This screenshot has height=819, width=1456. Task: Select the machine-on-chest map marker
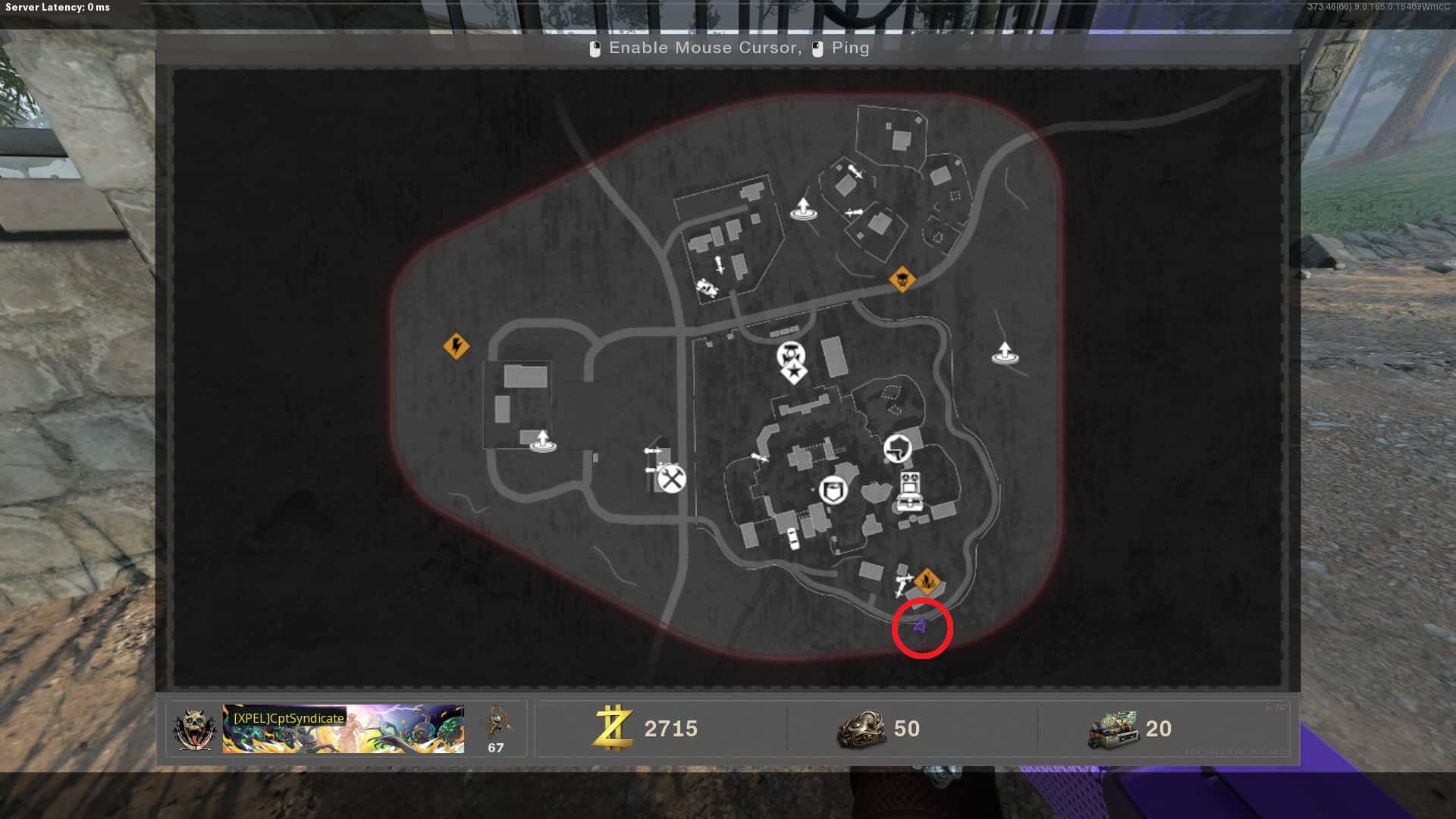[x=909, y=491]
